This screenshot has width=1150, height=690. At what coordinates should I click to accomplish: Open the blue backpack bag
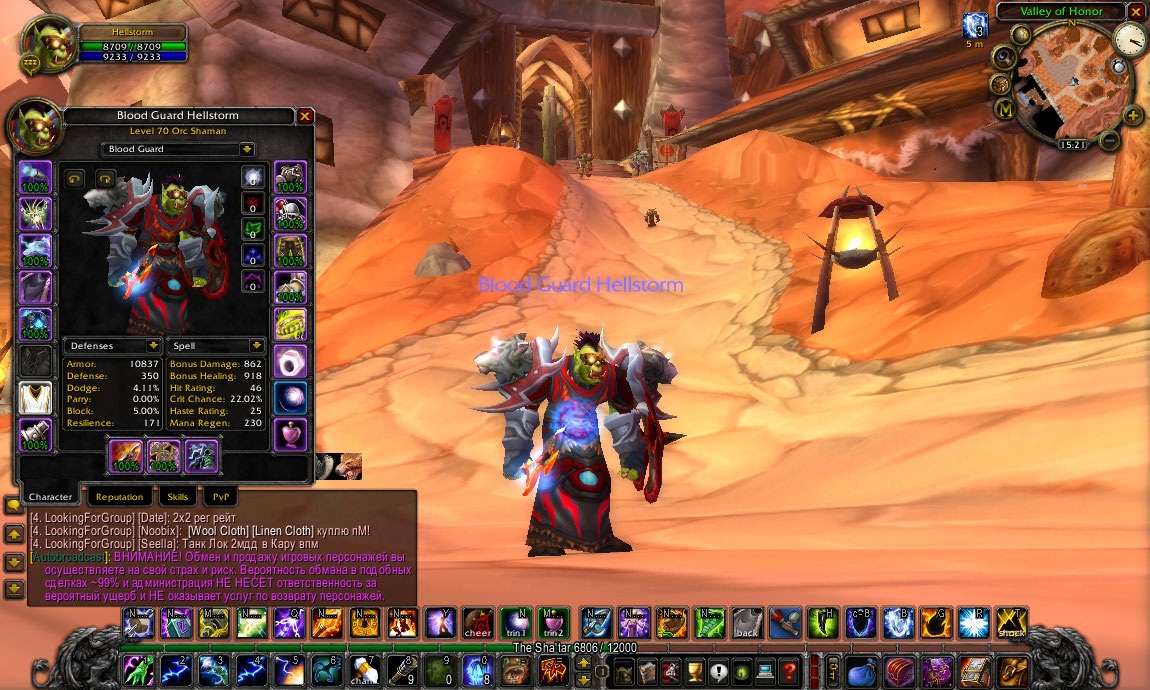860,669
